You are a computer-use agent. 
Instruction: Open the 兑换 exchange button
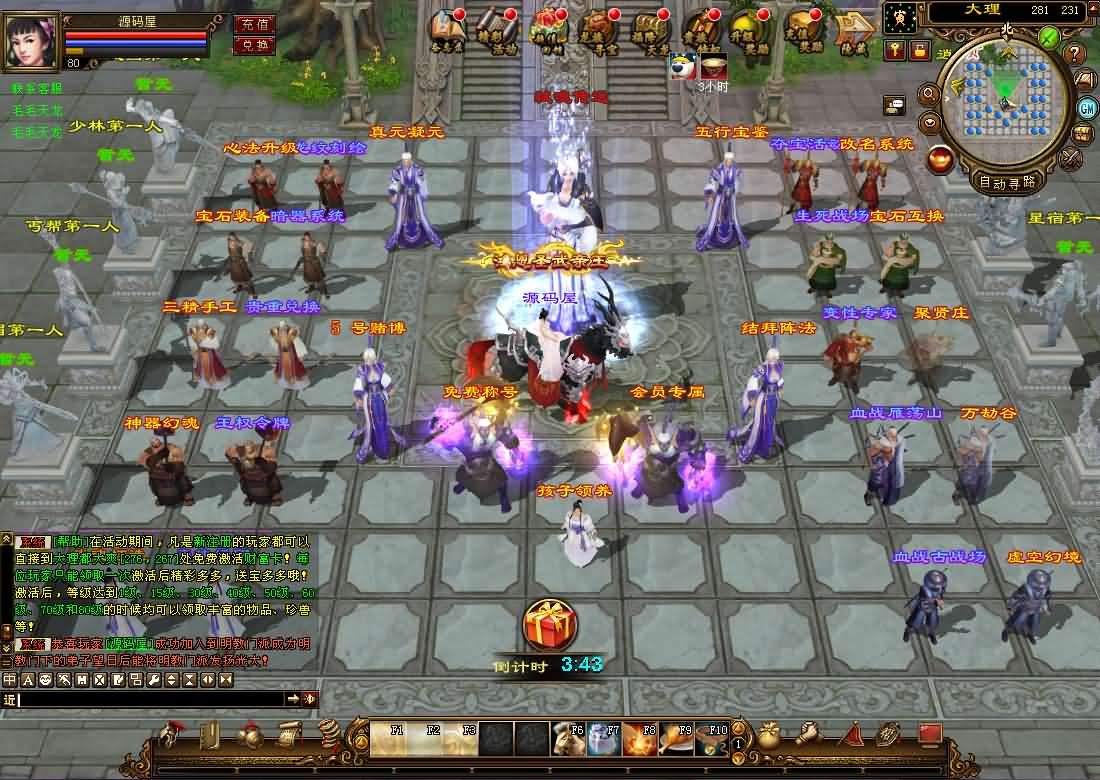coord(254,45)
